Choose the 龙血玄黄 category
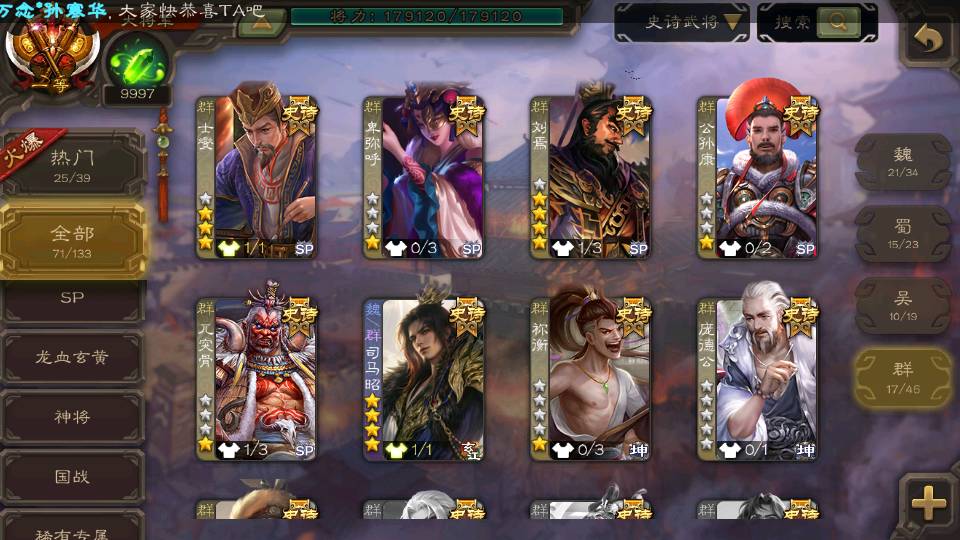The height and width of the screenshot is (540, 960). click(72, 357)
